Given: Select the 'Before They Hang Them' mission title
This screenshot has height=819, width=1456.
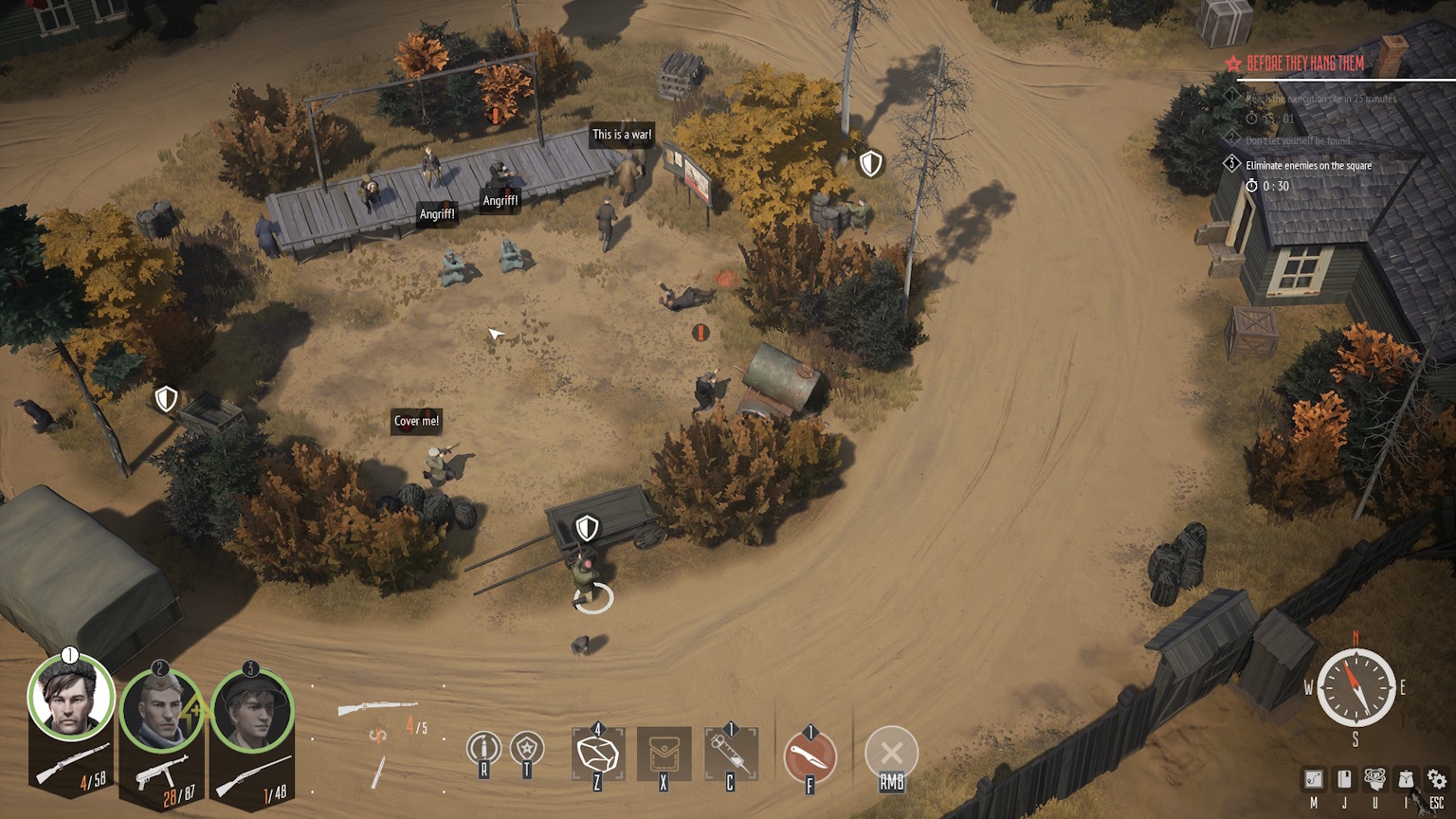Looking at the screenshot, I should pos(1305,64).
